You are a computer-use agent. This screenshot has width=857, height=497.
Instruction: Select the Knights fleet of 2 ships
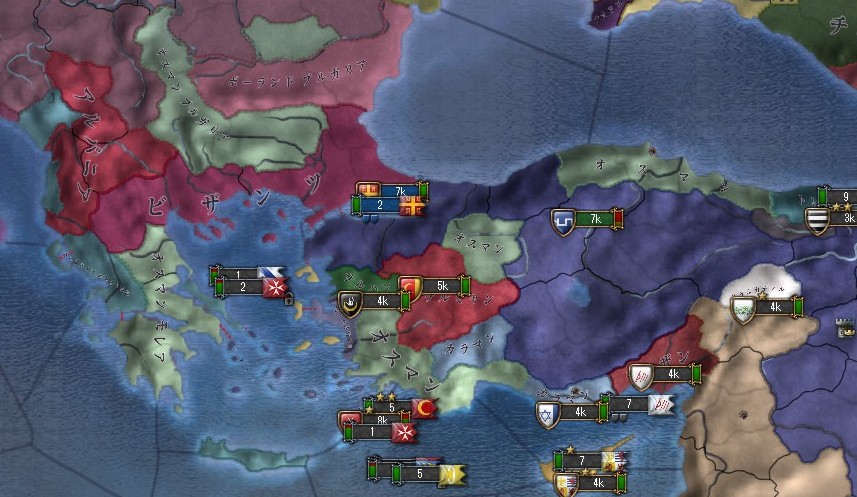click(x=248, y=288)
